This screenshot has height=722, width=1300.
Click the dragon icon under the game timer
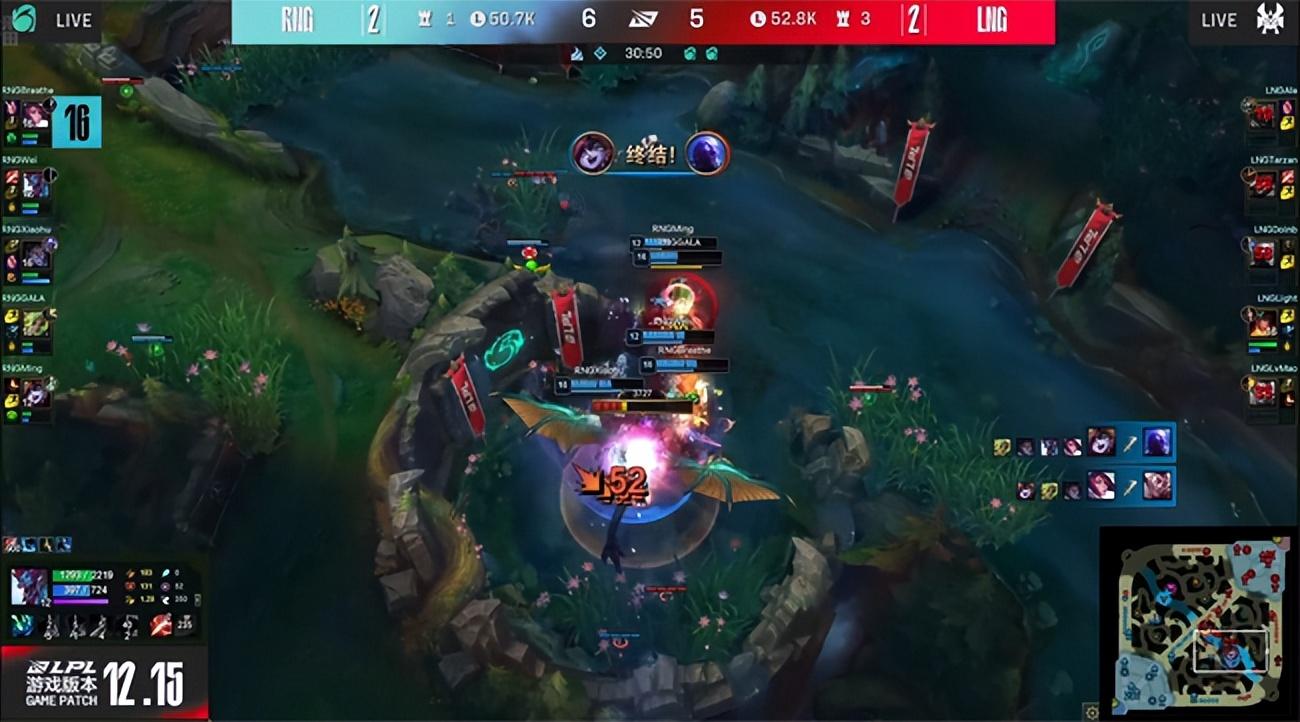click(x=576, y=54)
